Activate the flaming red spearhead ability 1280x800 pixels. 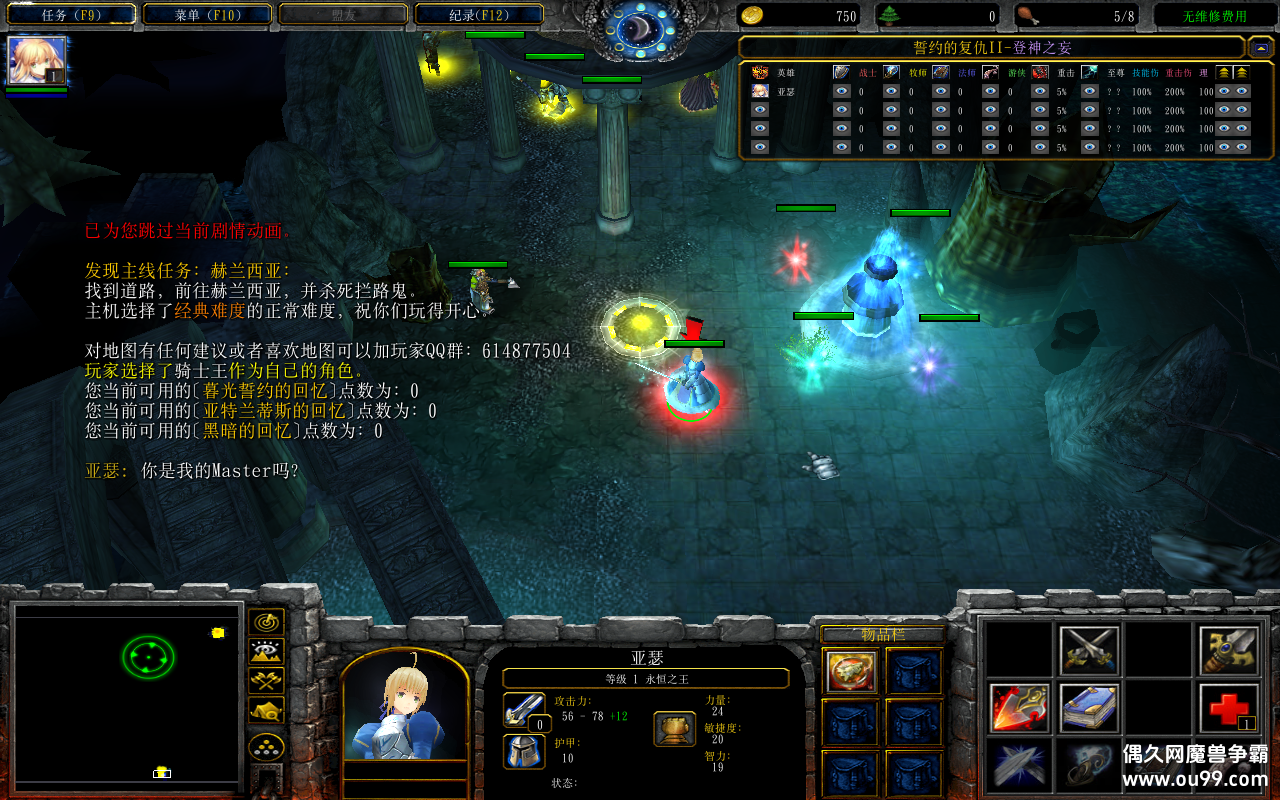[x=1019, y=707]
